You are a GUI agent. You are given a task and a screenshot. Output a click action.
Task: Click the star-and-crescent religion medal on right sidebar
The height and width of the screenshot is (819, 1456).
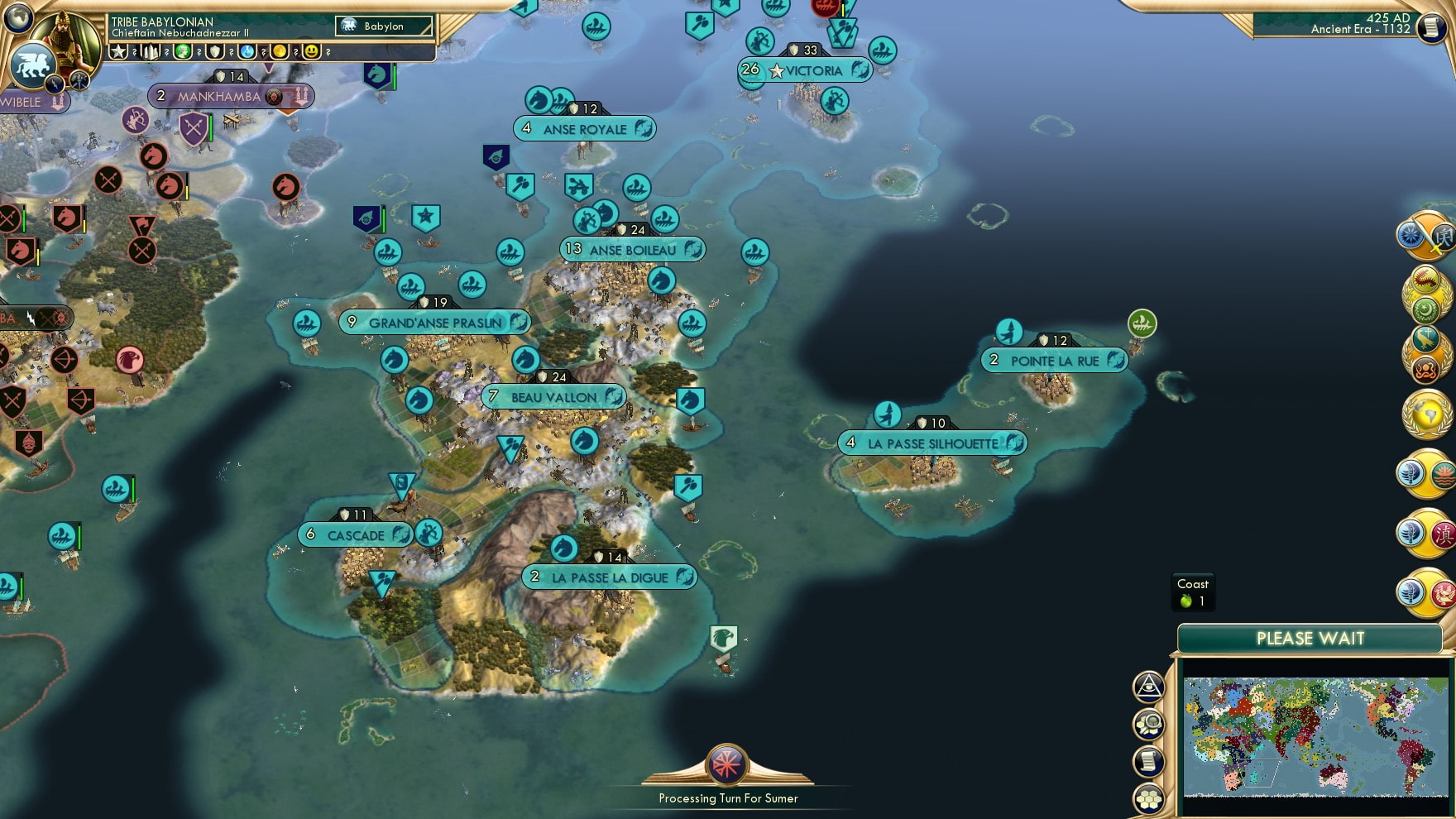(x=1426, y=309)
